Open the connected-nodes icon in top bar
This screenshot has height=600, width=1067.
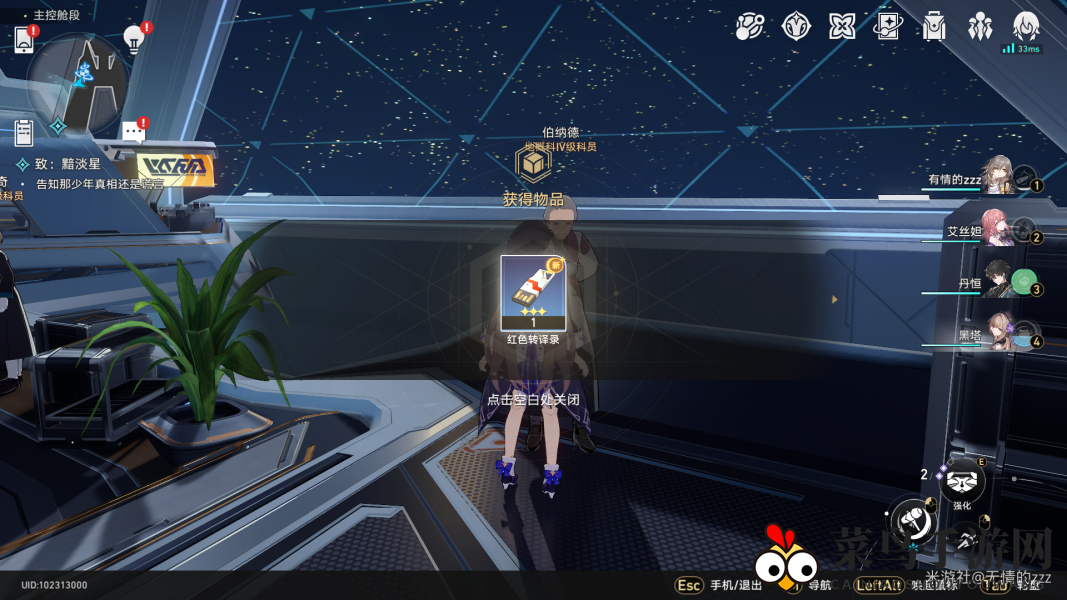click(749, 26)
